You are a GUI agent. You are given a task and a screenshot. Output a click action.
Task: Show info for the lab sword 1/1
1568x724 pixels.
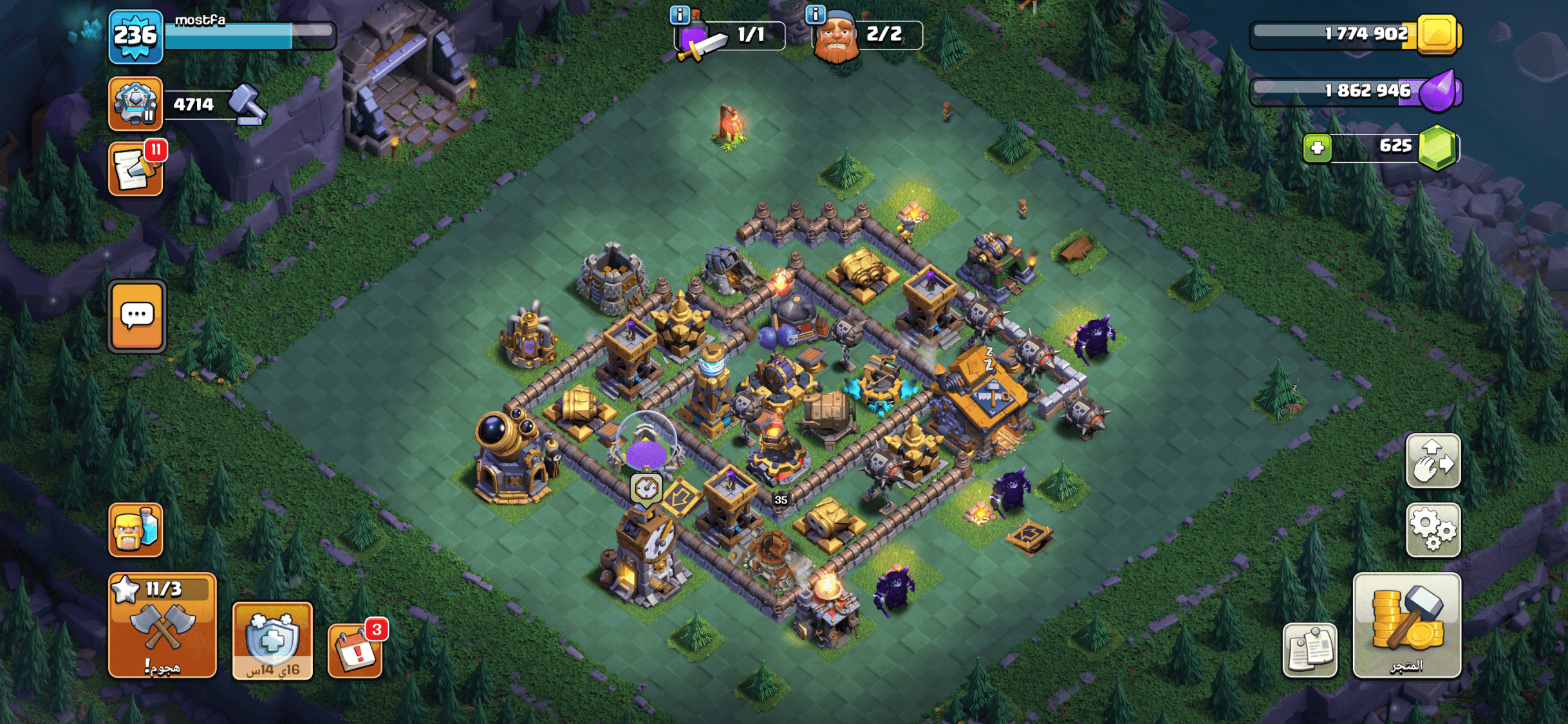click(680, 14)
